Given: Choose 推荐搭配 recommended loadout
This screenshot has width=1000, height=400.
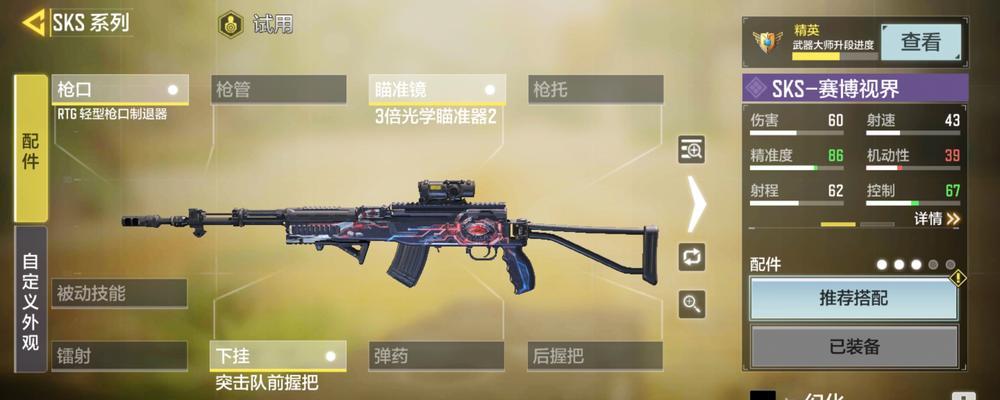Looking at the screenshot, I should tap(853, 298).
